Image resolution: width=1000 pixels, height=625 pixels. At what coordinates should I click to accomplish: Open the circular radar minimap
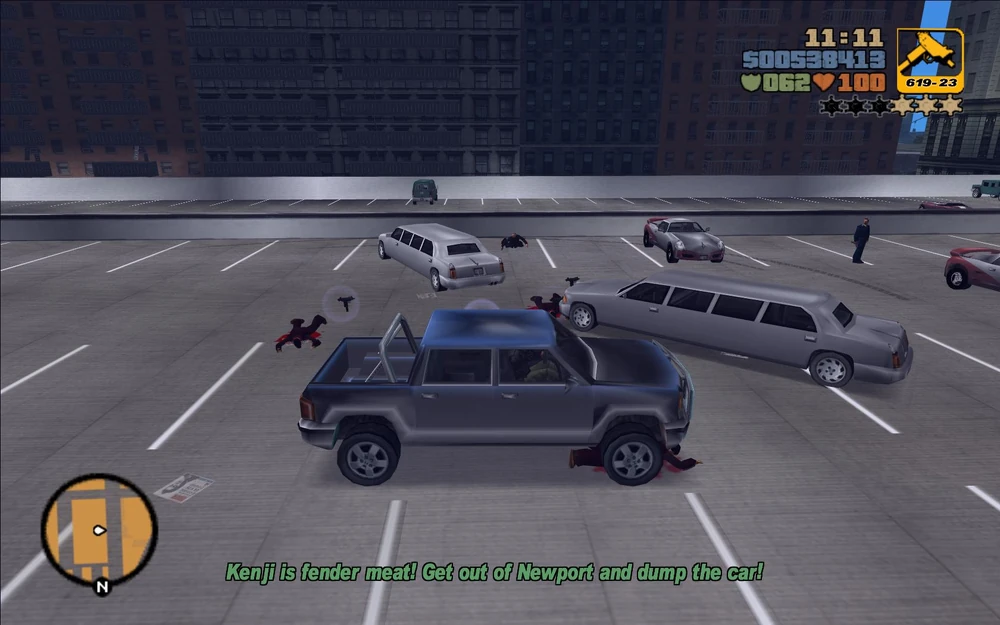[99, 530]
